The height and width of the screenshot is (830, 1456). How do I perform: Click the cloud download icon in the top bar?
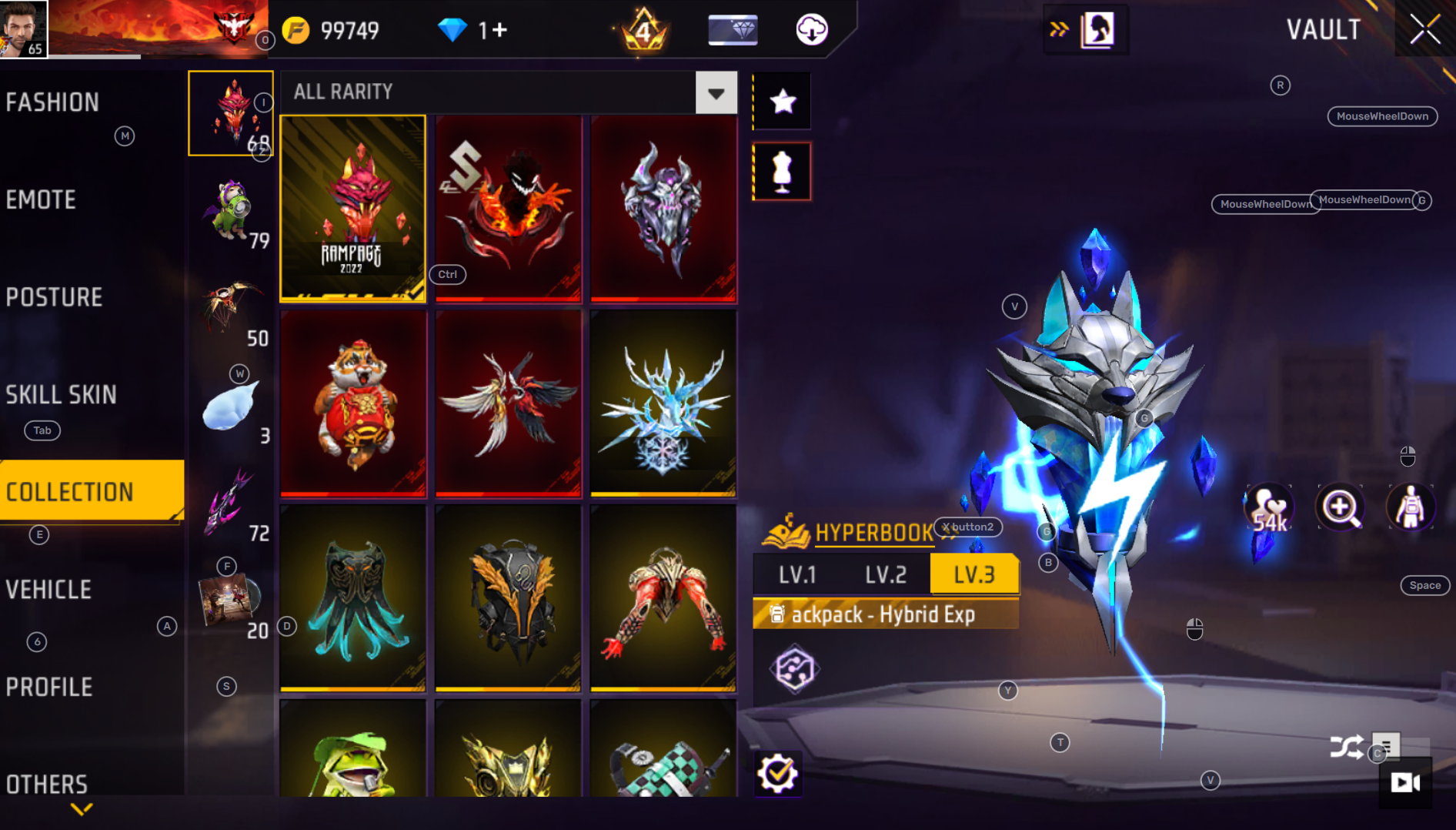click(x=812, y=31)
